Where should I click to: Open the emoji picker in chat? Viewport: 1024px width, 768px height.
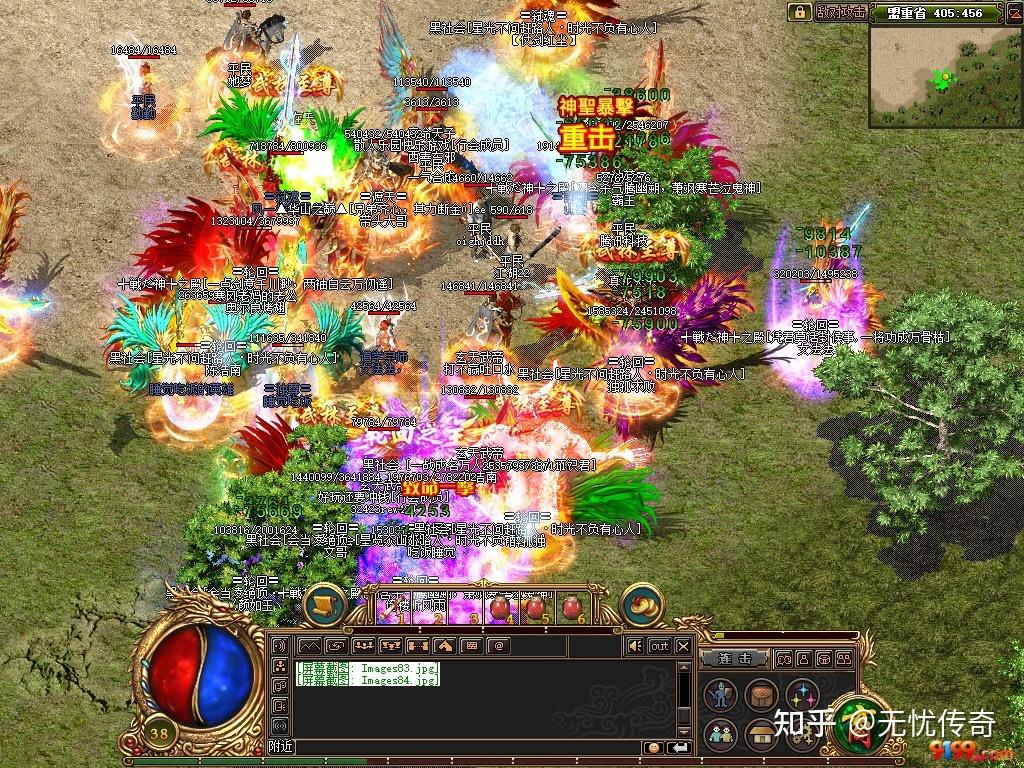pyautogui.click(x=653, y=747)
